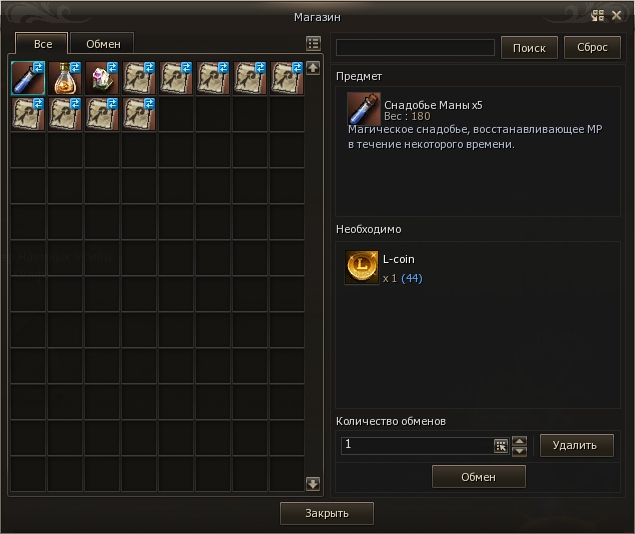Toggle the window layout icon beside close
Viewport: 635px width, 534px height.
click(x=598, y=16)
